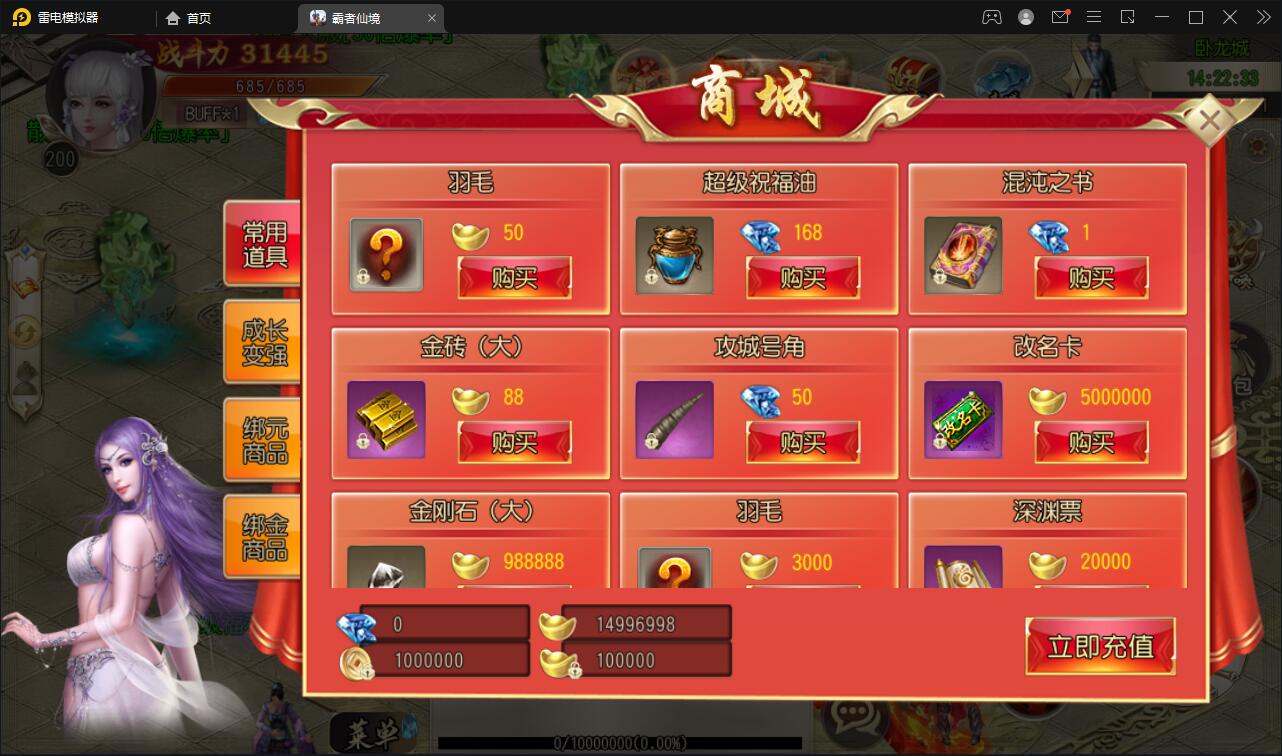Close the 商城 shop panel

pyautogui.click(x=1211, y=119)
